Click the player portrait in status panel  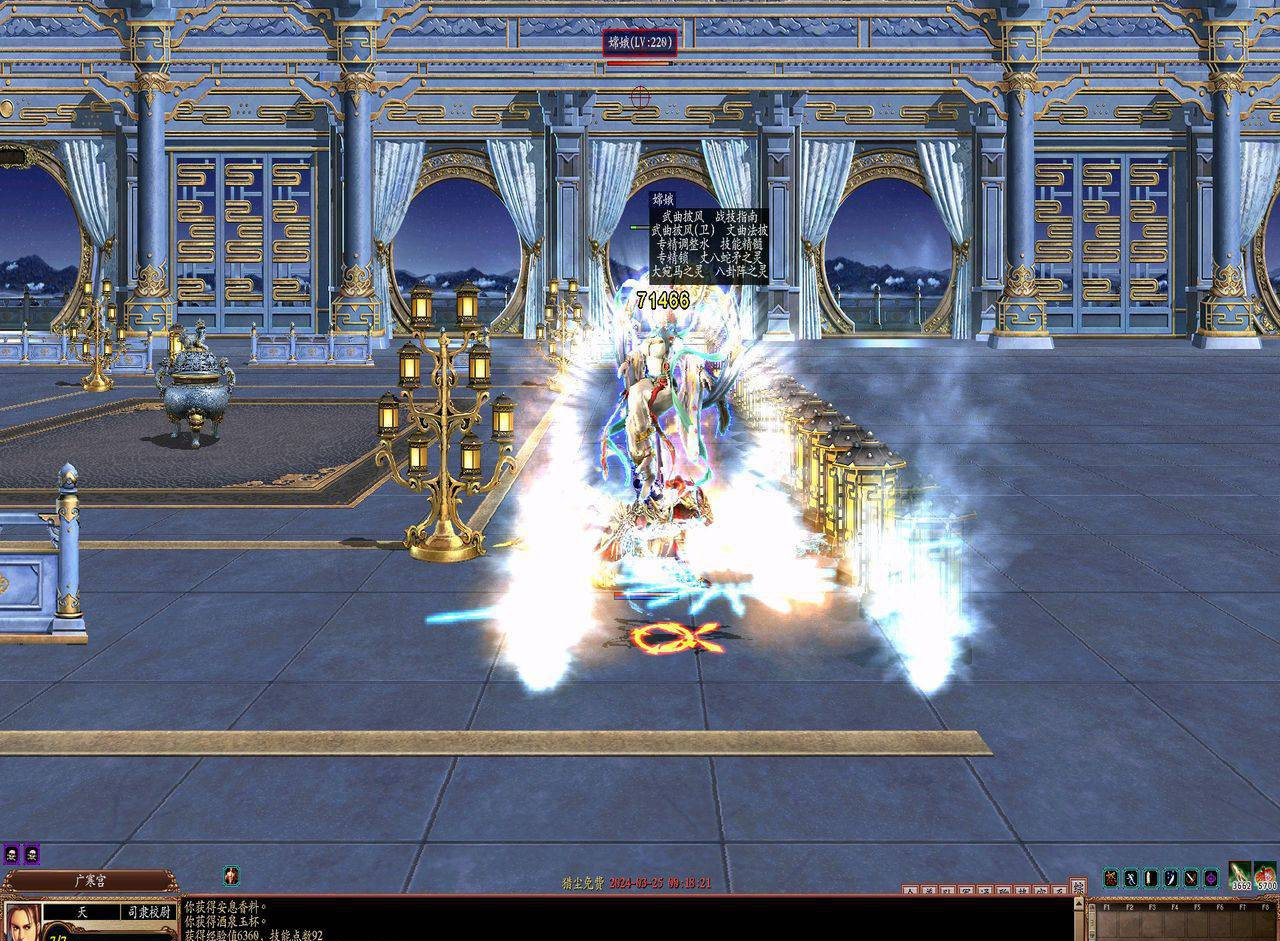point(20,920)
